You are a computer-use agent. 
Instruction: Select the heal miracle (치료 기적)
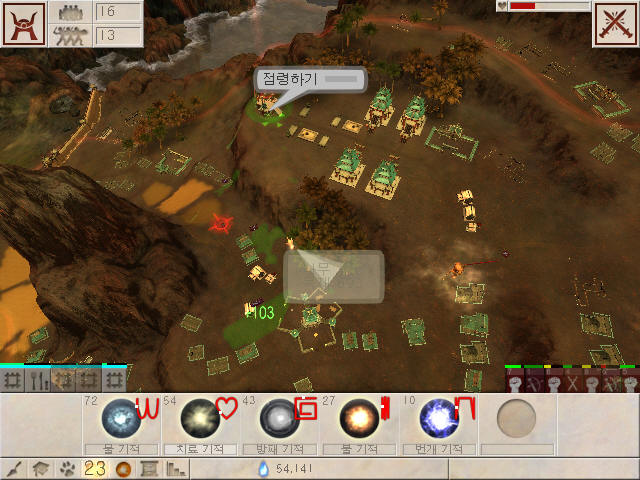pos(198,416)
